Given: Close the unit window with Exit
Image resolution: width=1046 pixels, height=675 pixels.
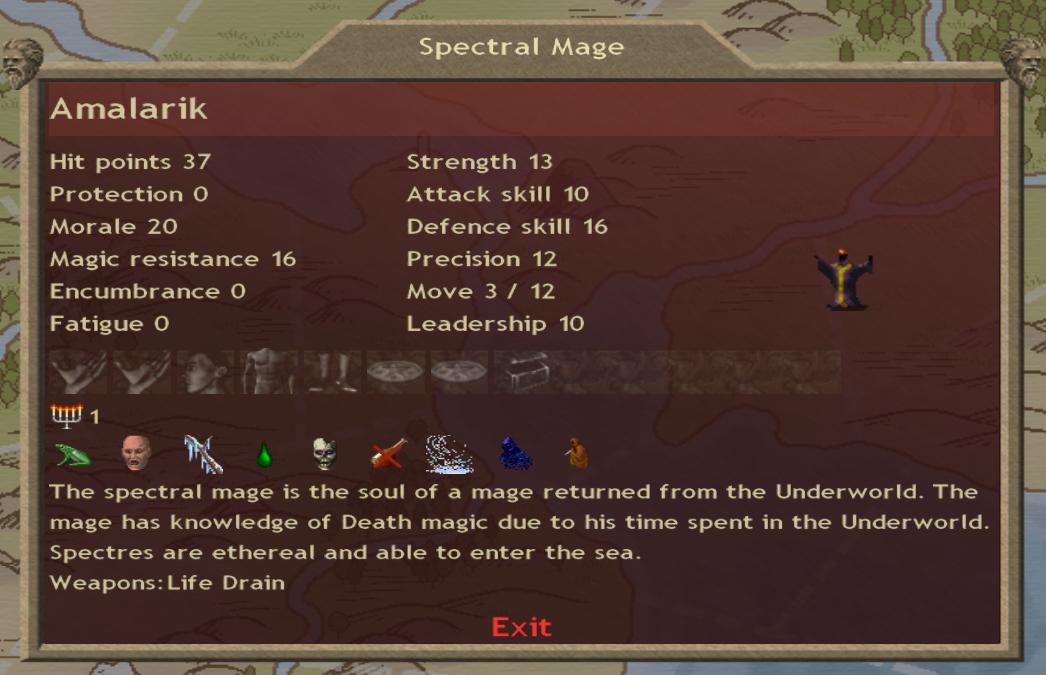Looking at the screenshot, I should coord(521,627).
